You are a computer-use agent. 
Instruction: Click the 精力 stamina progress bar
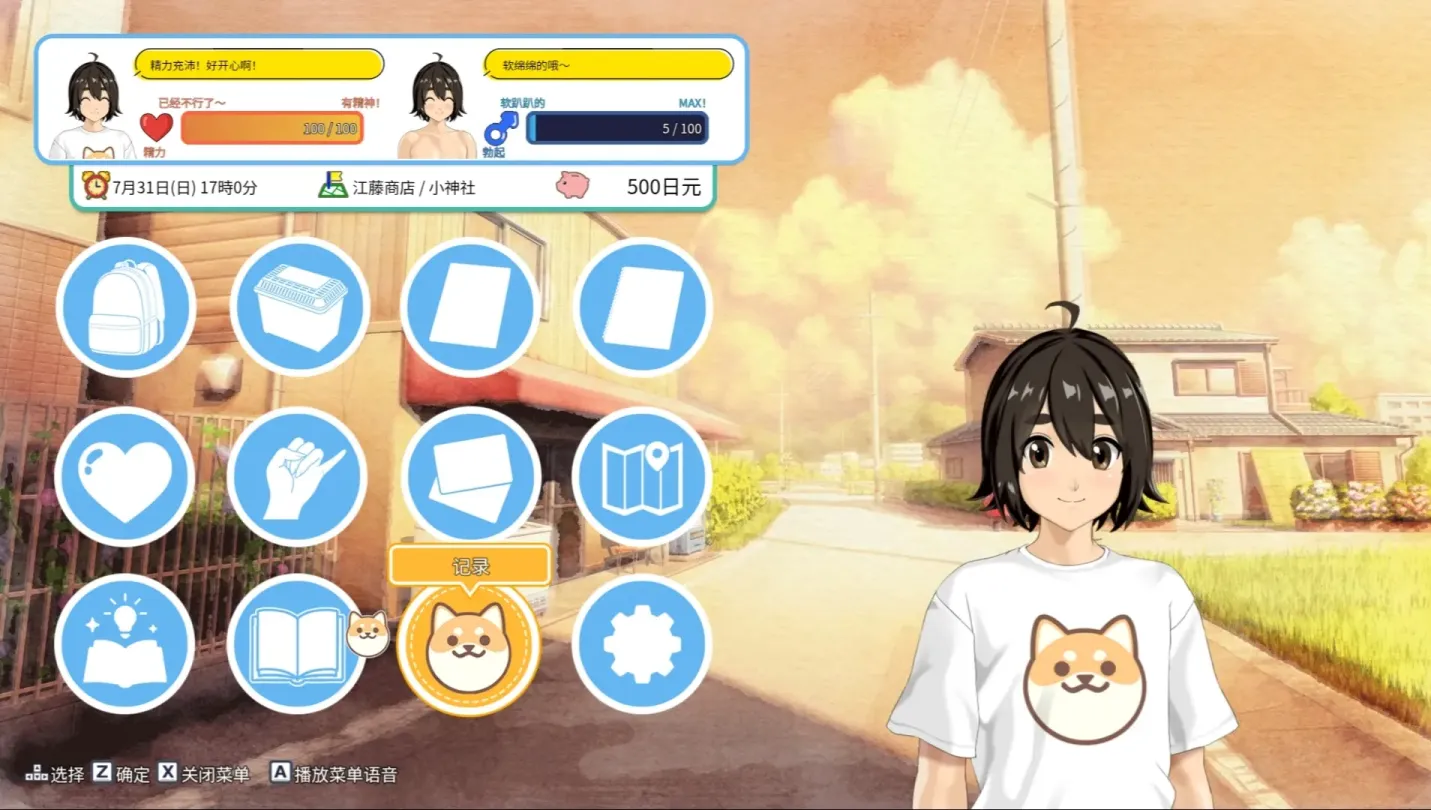click(x=271, y=129)
